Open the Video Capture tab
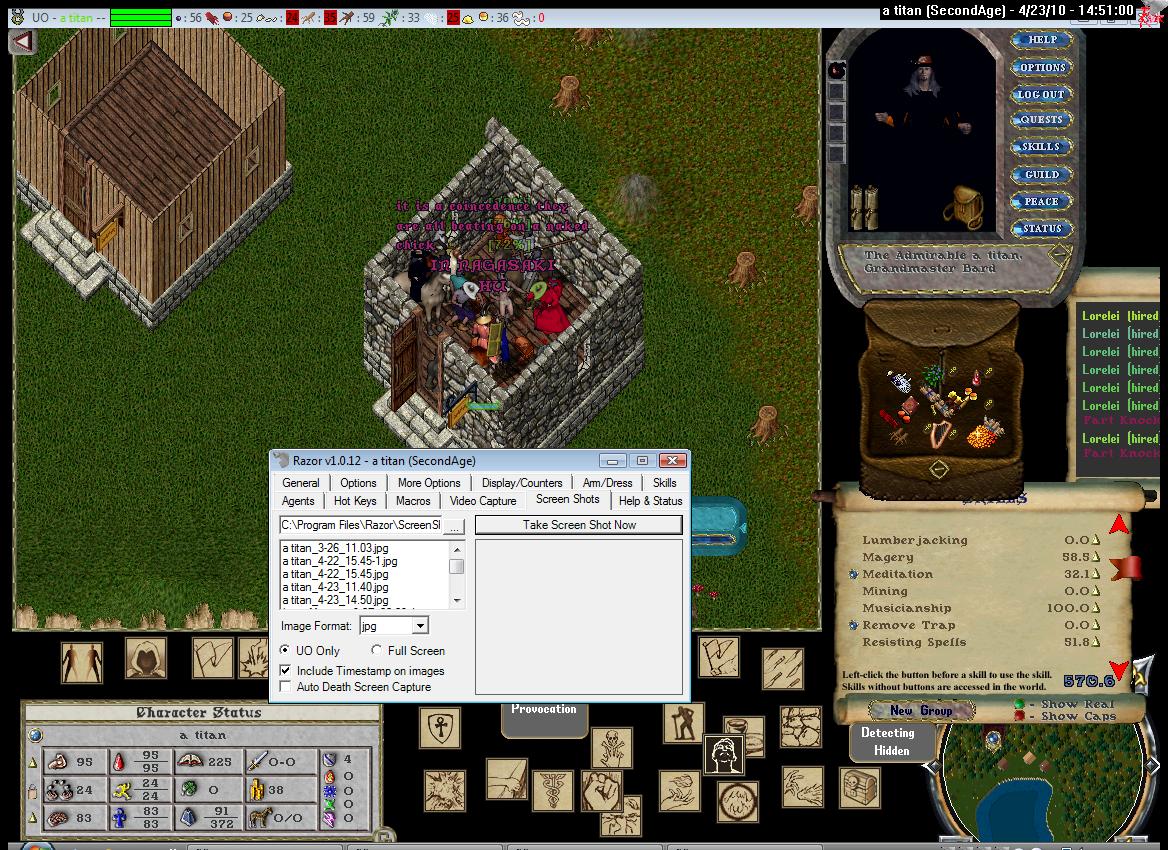1168x850 pixels. 483,501
